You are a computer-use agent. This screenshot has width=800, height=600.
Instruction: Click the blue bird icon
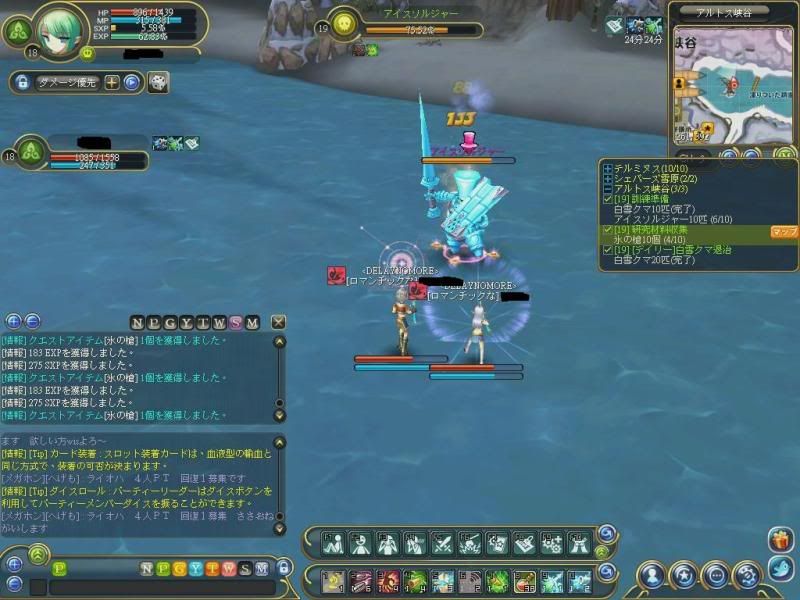click(x=781, y=570)
